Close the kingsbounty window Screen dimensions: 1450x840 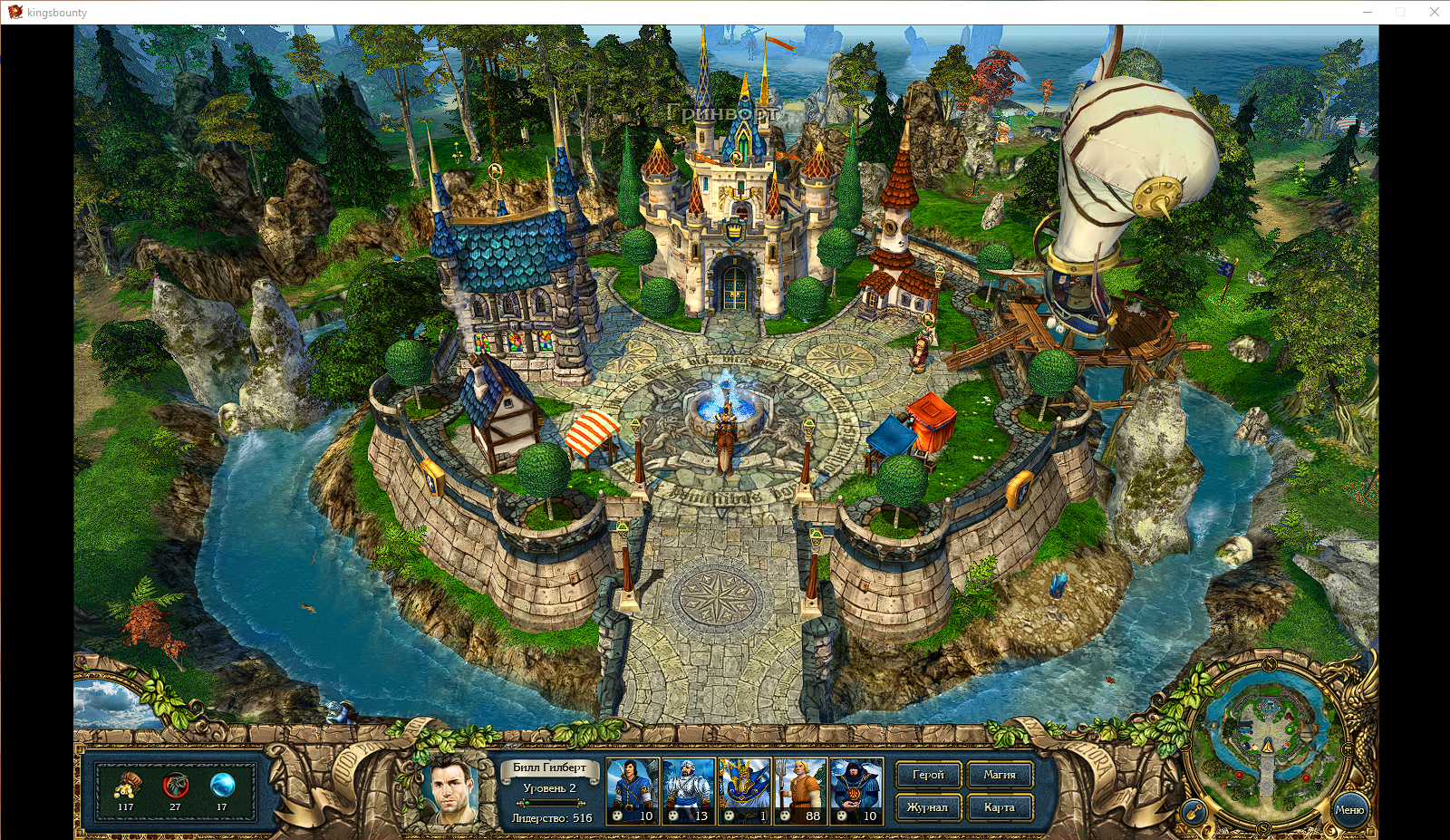tap(1435, 12)
